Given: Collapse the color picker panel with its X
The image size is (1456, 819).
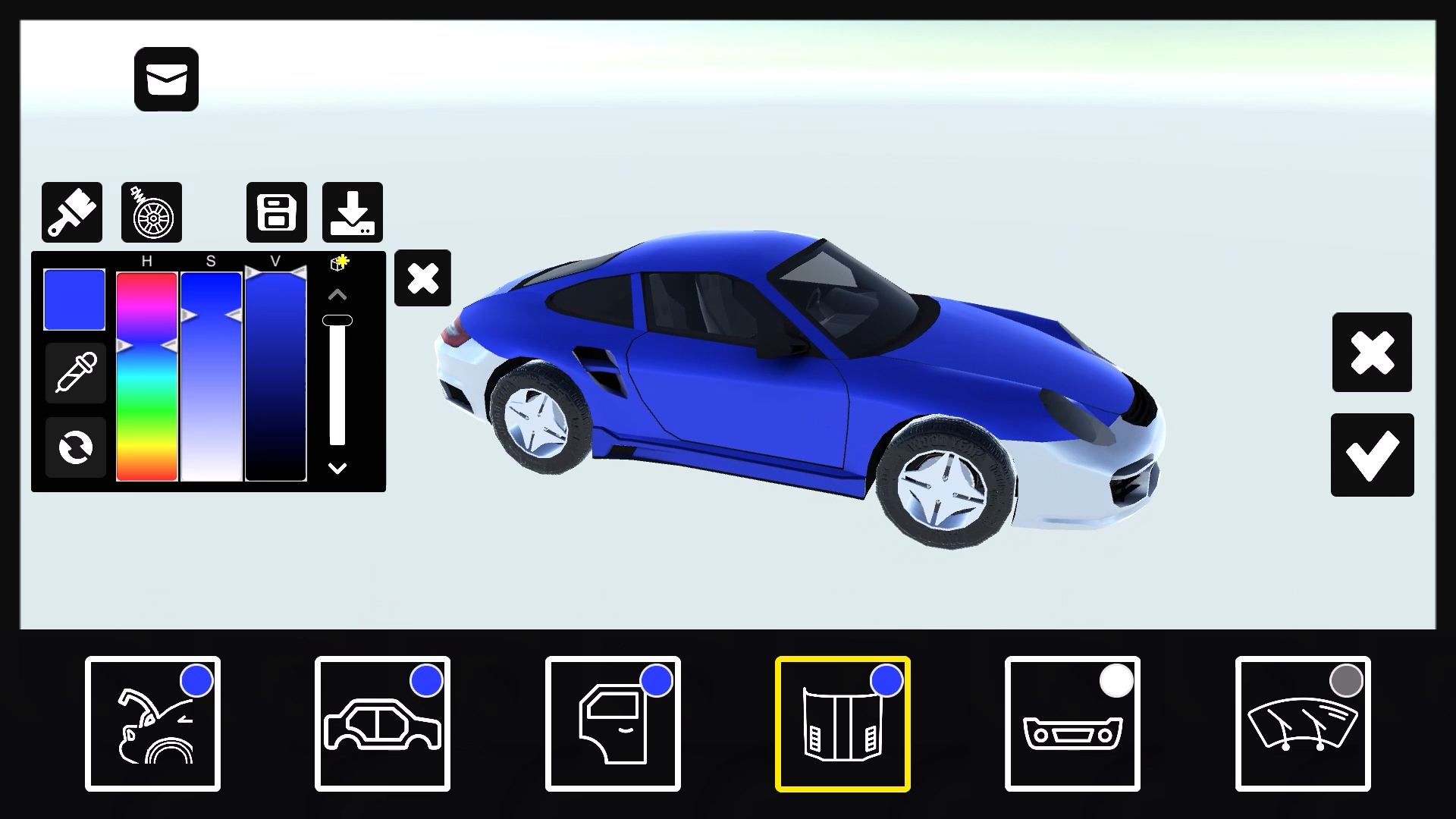Looking at the screenshot, I should coord(422,279).
